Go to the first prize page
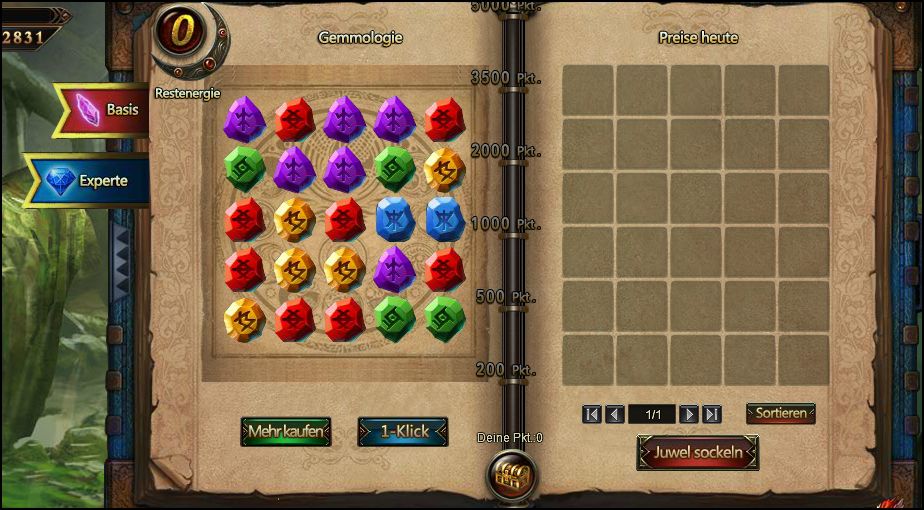The image size is (924, 510). [592, 414]
